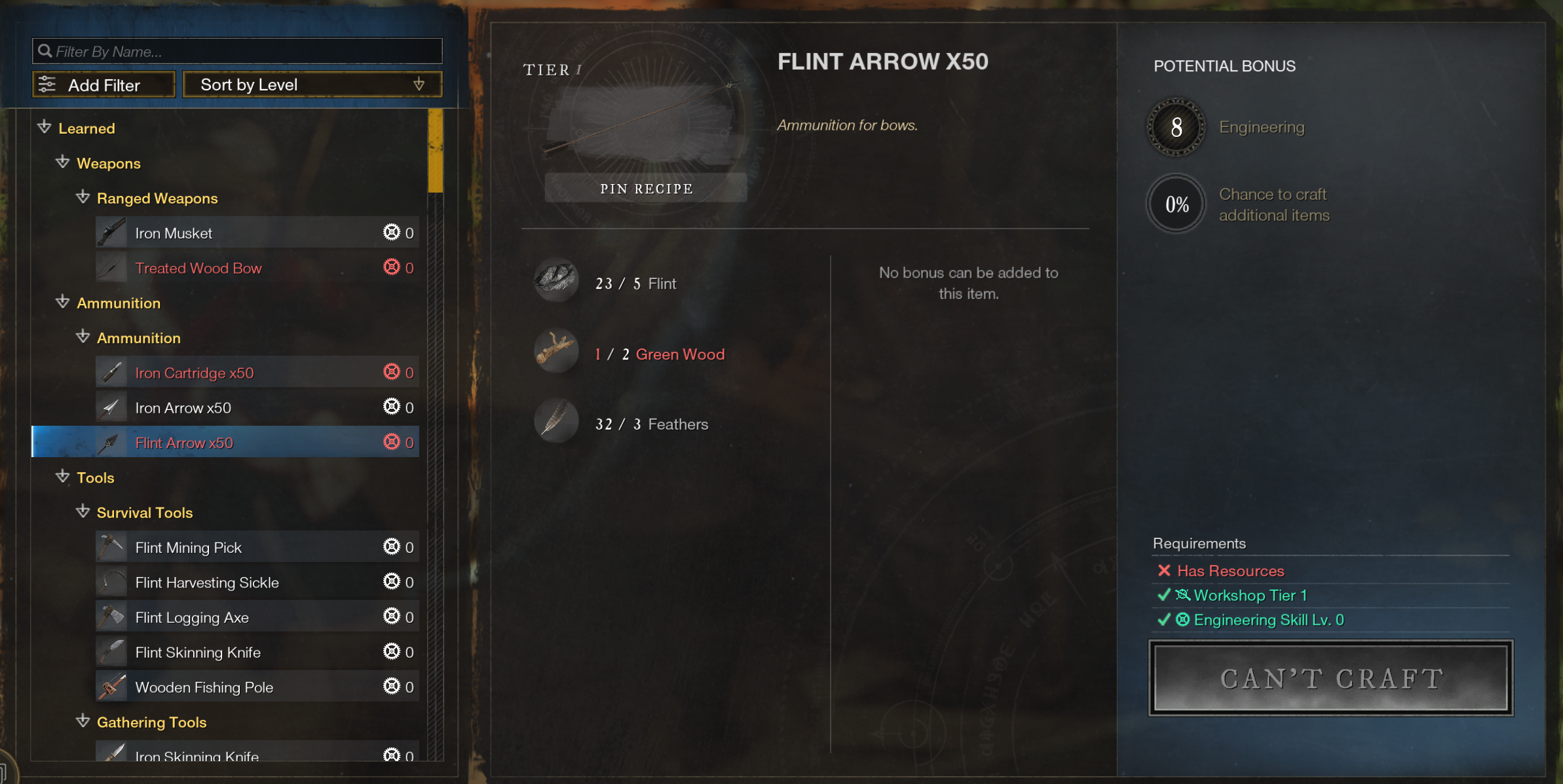Screen dimensions: 1563x784
Task: Click the Add Filter button
Action: pos(104,84)
